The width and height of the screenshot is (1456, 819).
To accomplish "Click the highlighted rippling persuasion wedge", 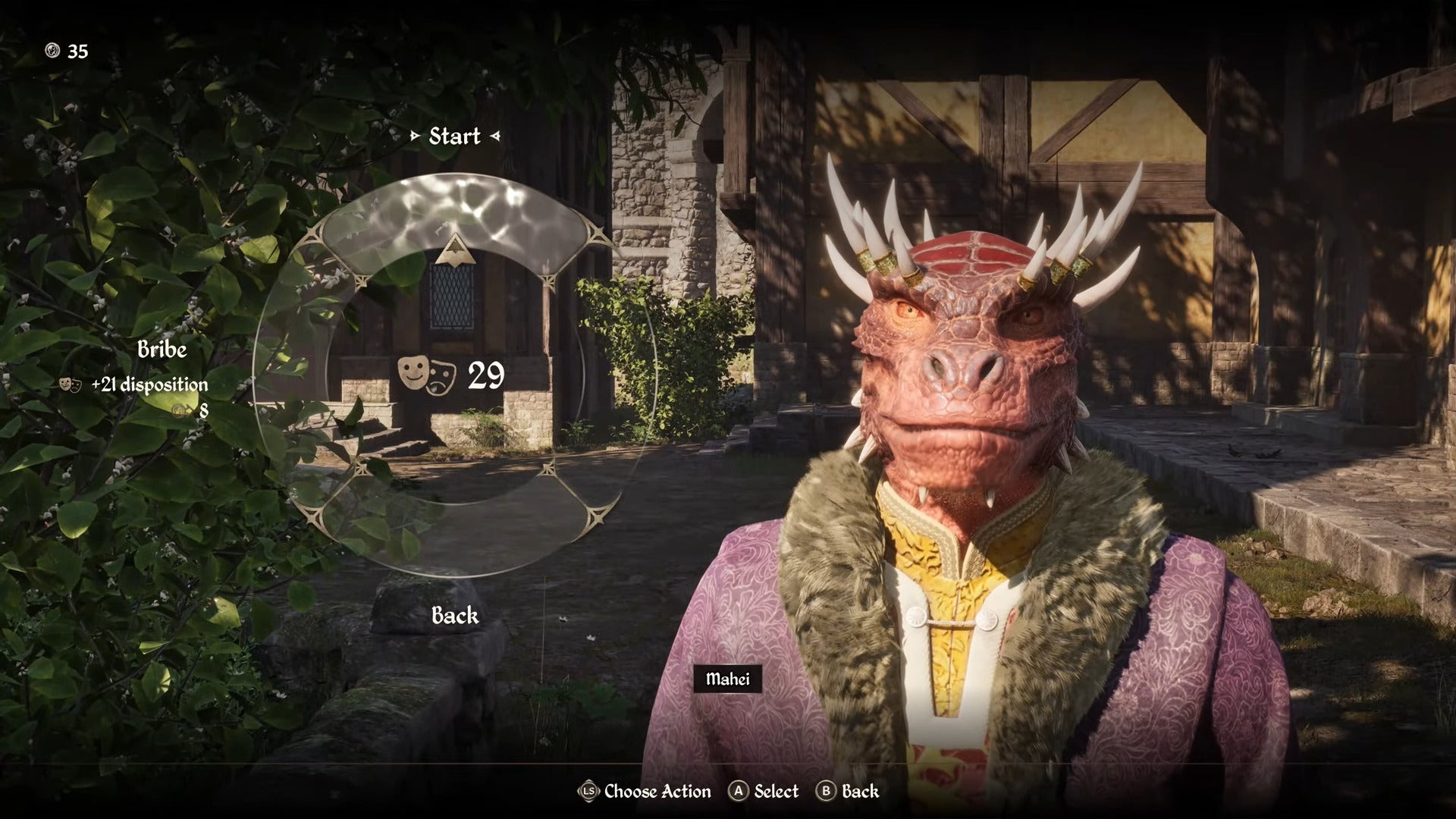I will pyautogui.click(x=453, y=215).
